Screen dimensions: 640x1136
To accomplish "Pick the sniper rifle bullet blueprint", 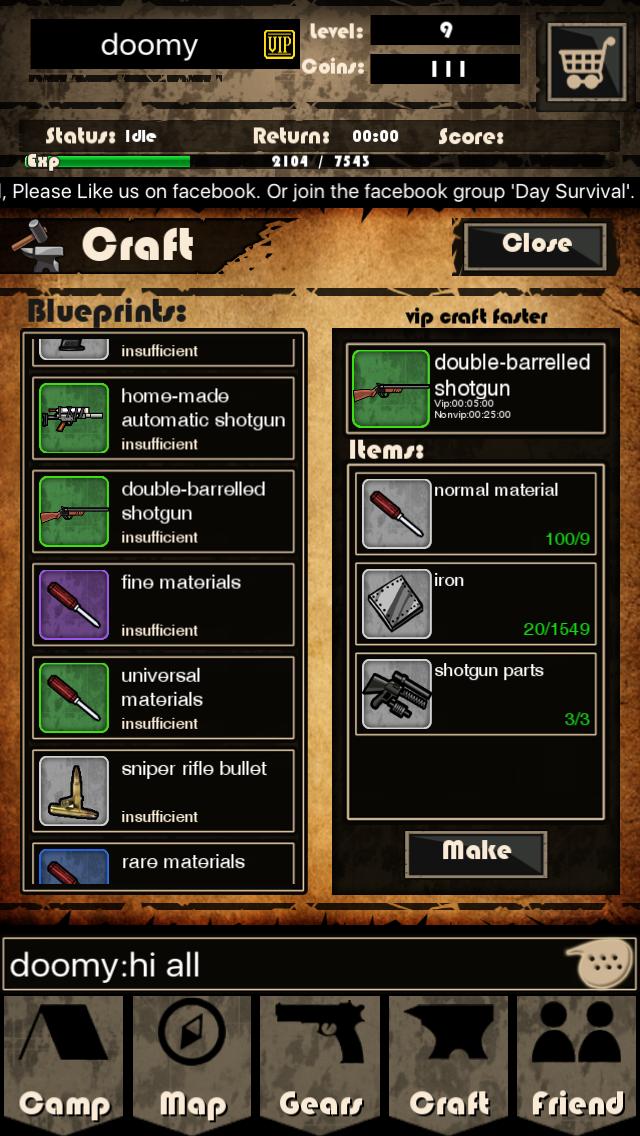I will [x=164, y=790].
